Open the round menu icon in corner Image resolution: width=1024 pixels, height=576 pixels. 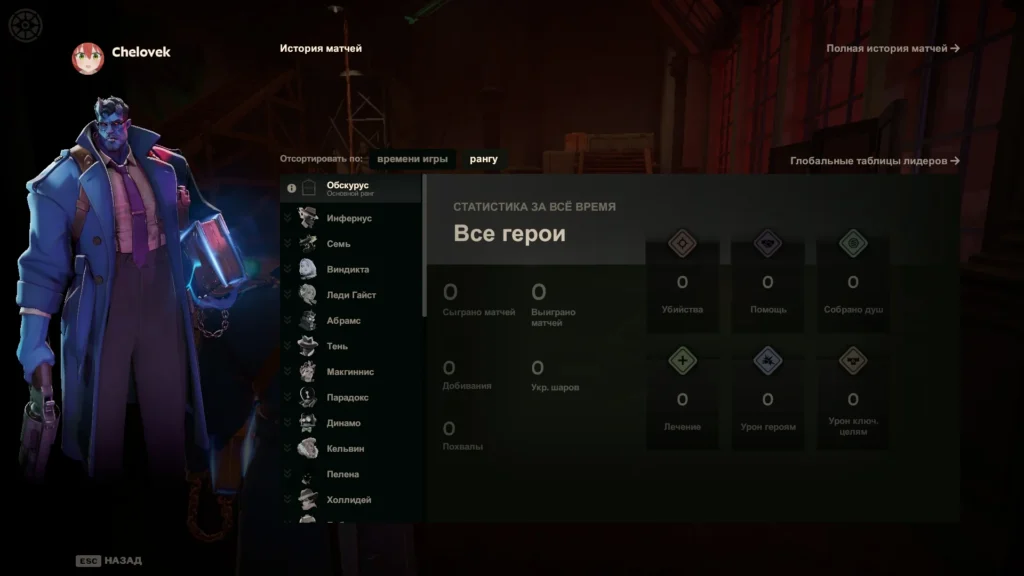click(25, 24)
